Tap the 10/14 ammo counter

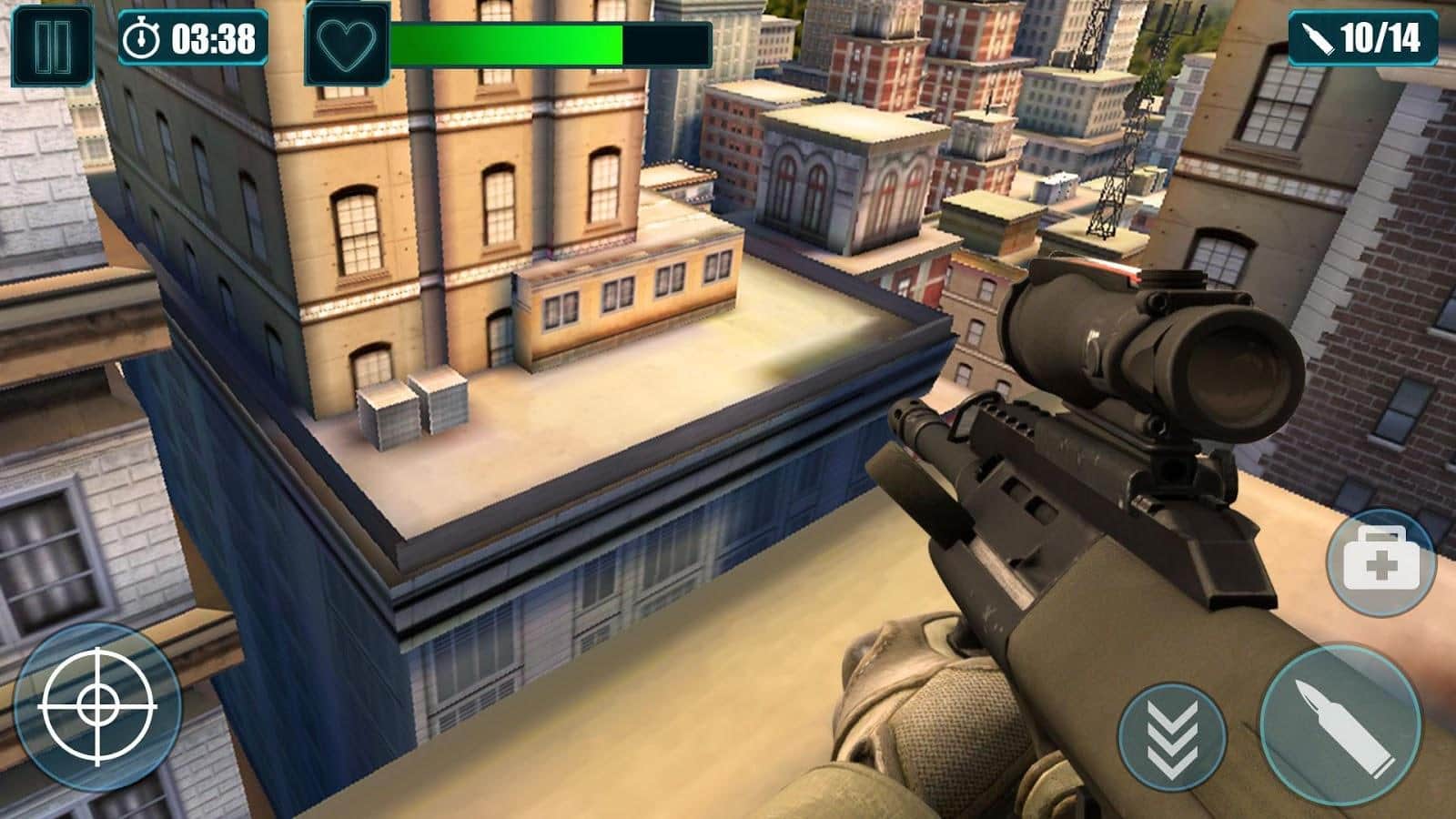tap(1365, 37)
